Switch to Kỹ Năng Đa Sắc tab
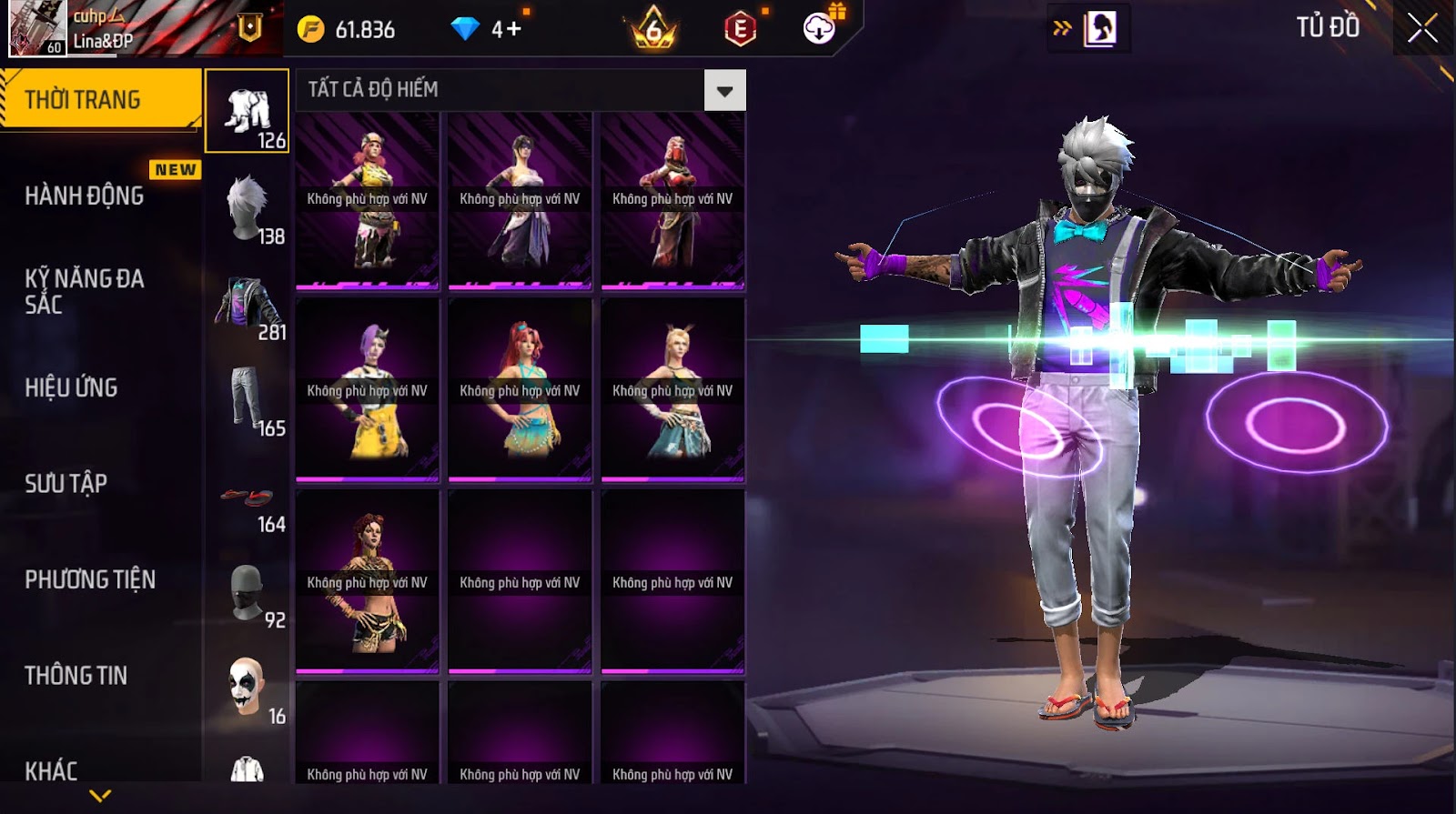 point(85,291)
